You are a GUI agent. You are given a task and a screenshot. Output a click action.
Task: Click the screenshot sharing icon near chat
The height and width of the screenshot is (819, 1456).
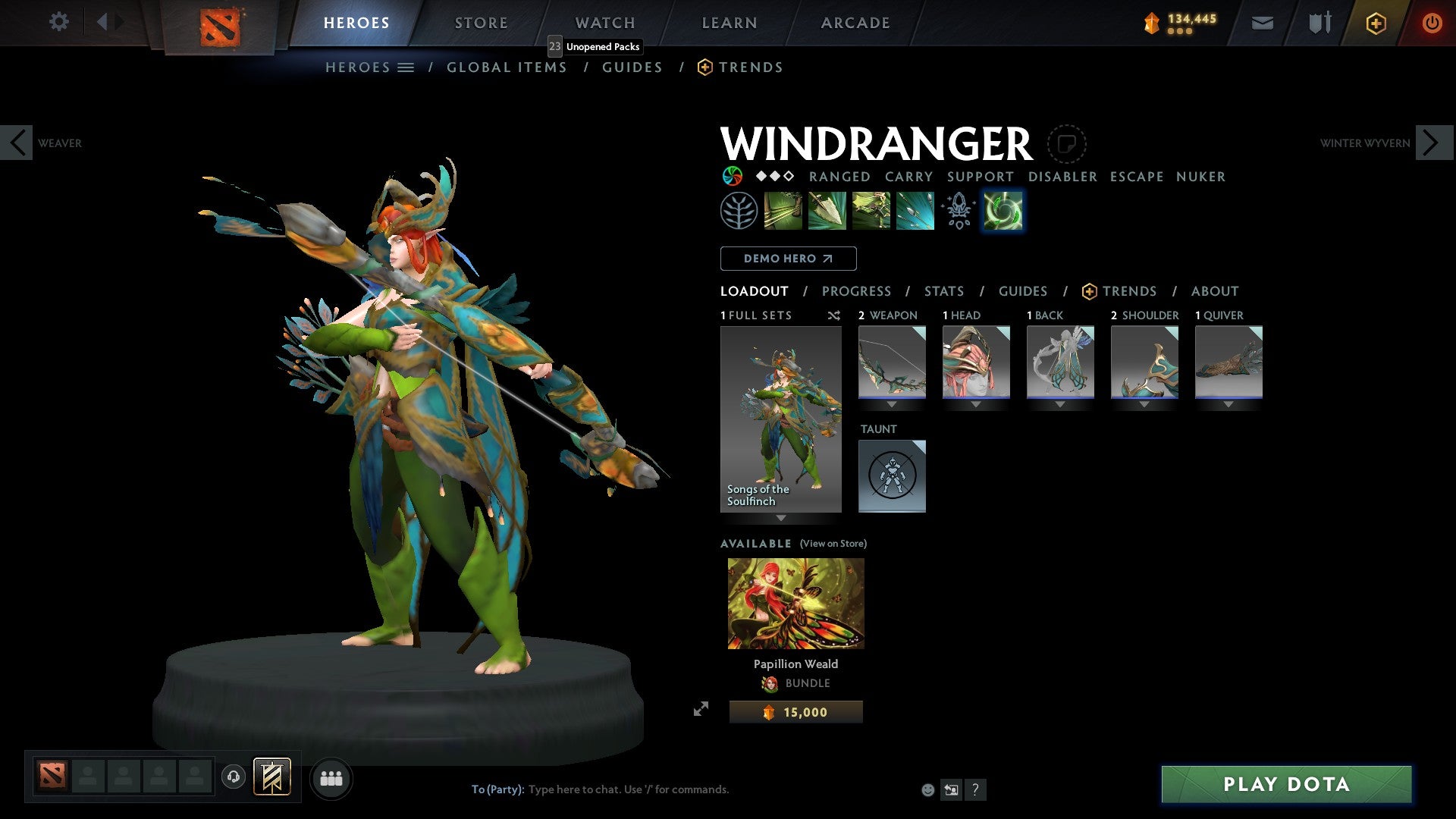point(952,789)
